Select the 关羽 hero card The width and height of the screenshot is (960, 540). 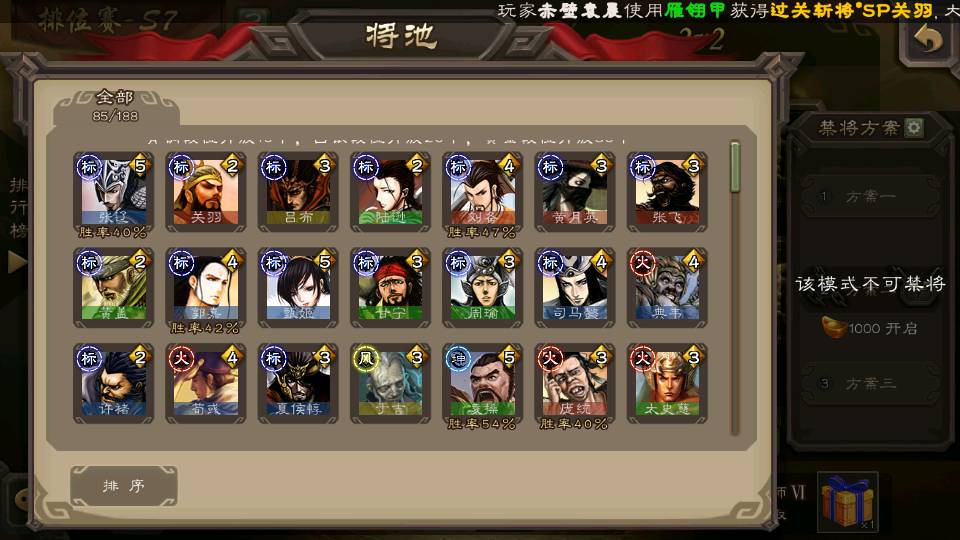pos(205,190)
